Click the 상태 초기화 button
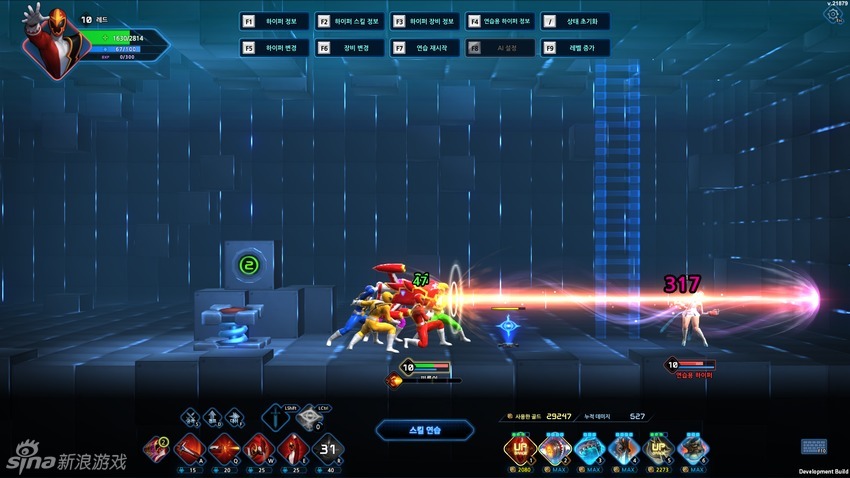This screenshot has width=850, height=478. [575, 21]
